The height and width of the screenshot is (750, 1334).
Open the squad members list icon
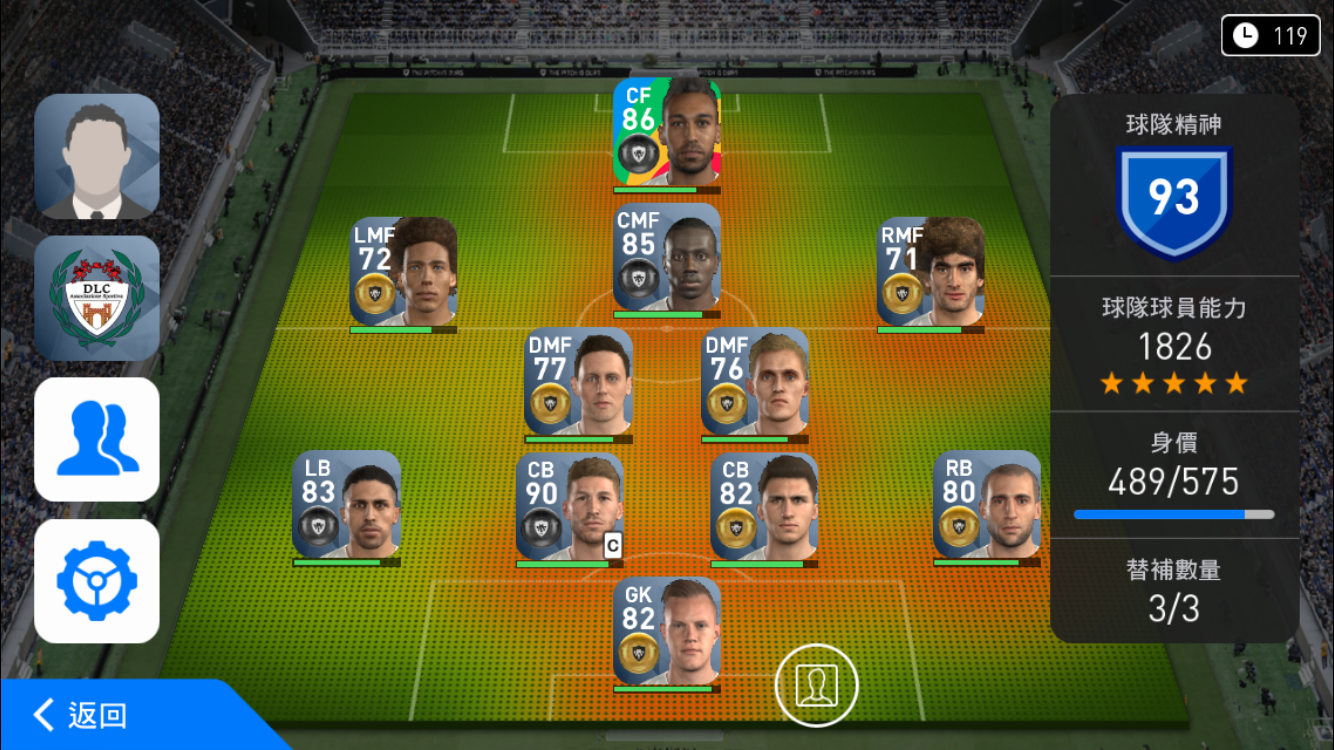[x=97, y=439]
